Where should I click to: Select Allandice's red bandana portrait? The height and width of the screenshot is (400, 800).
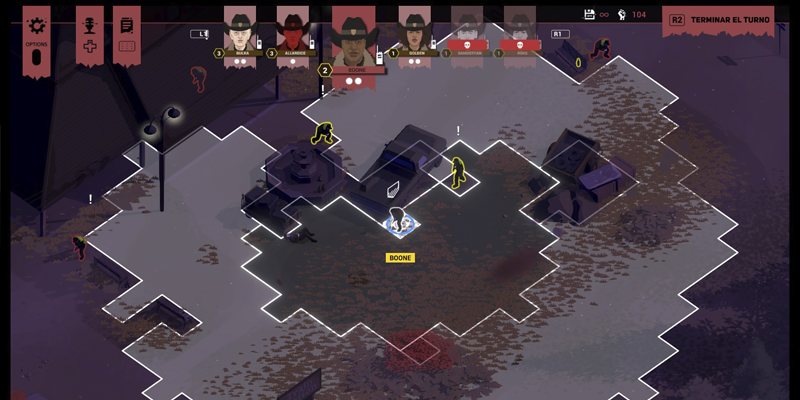click(x=292, y=34)
